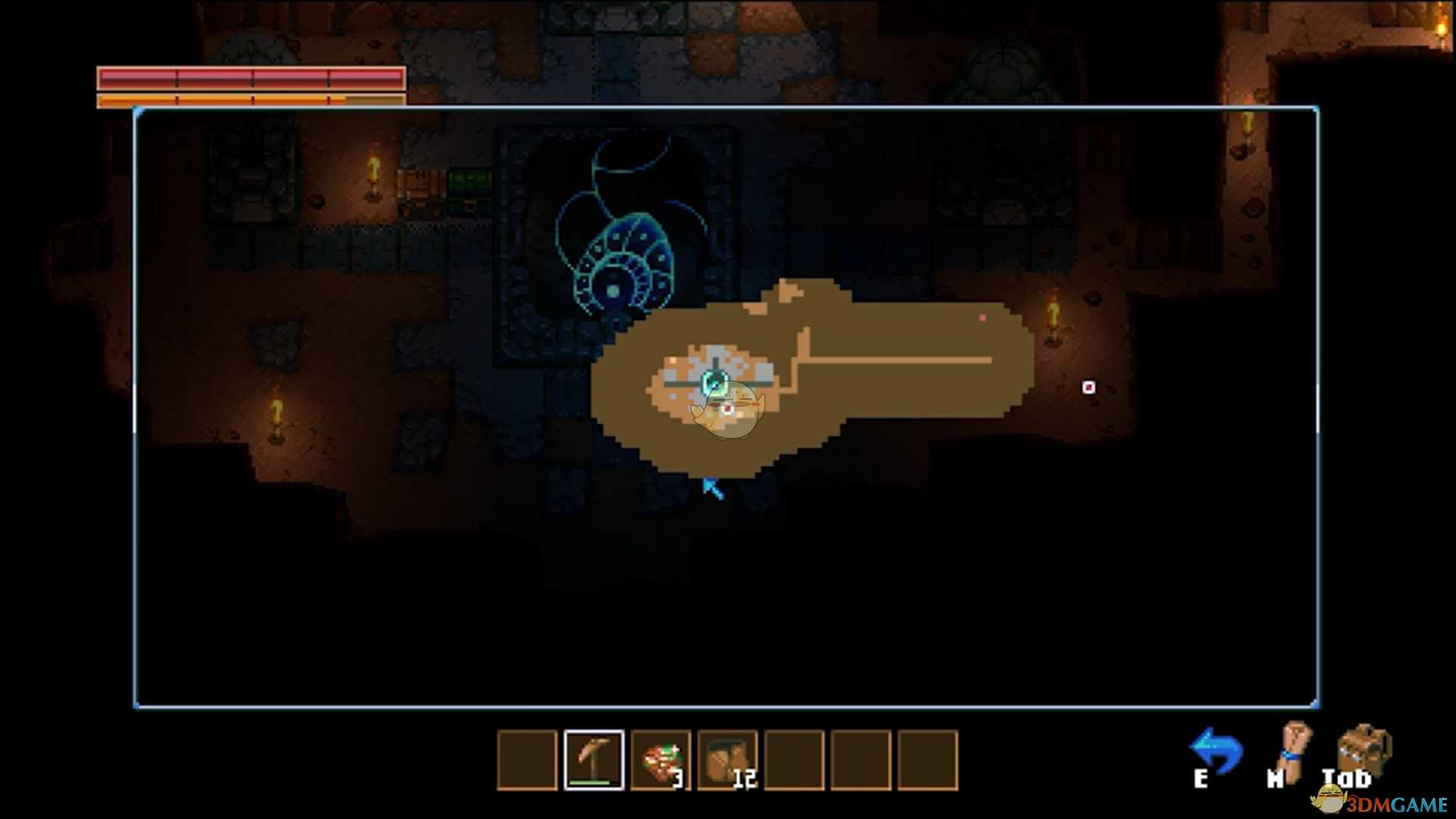
Task: Select the red-green food item stack of 3
Action: (661, 760)
